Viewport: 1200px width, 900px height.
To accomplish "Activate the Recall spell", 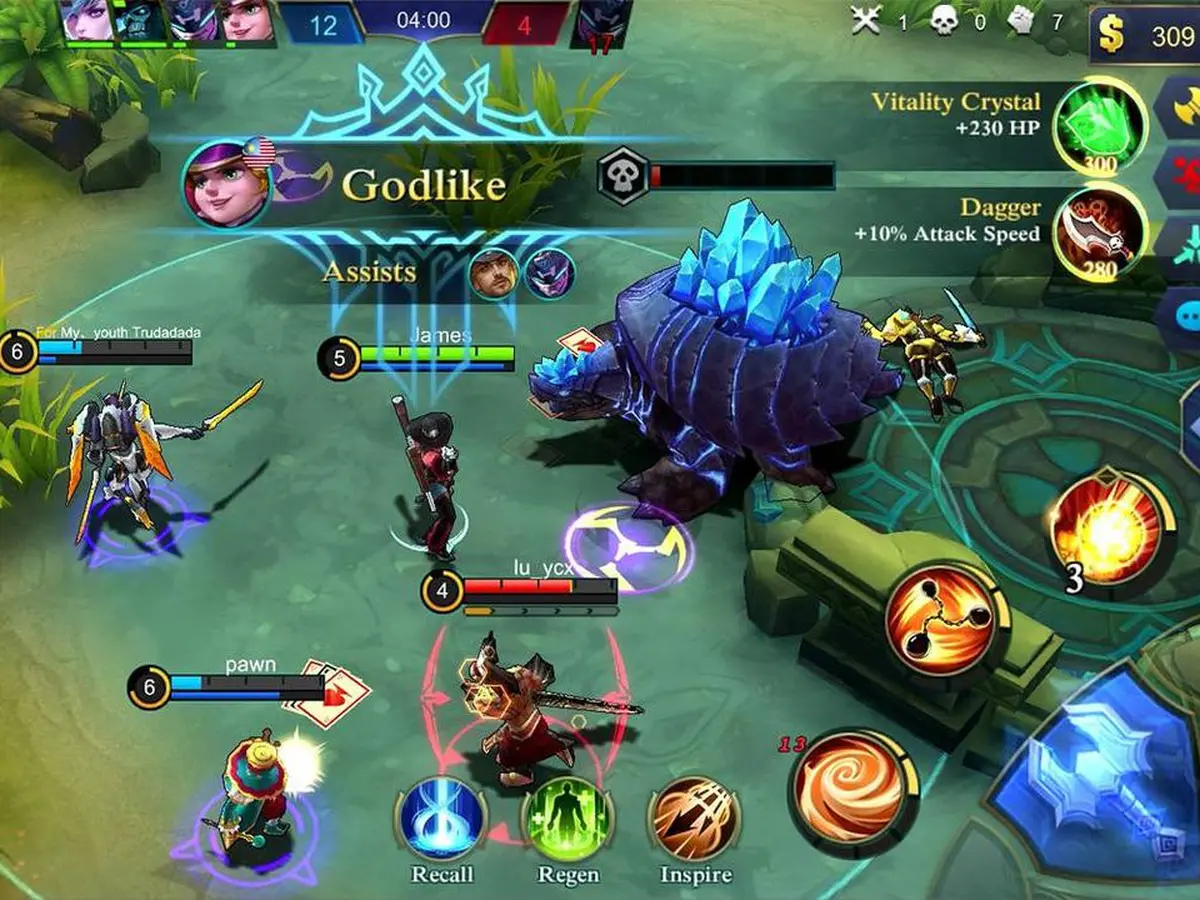I will [x=442, y=821].
